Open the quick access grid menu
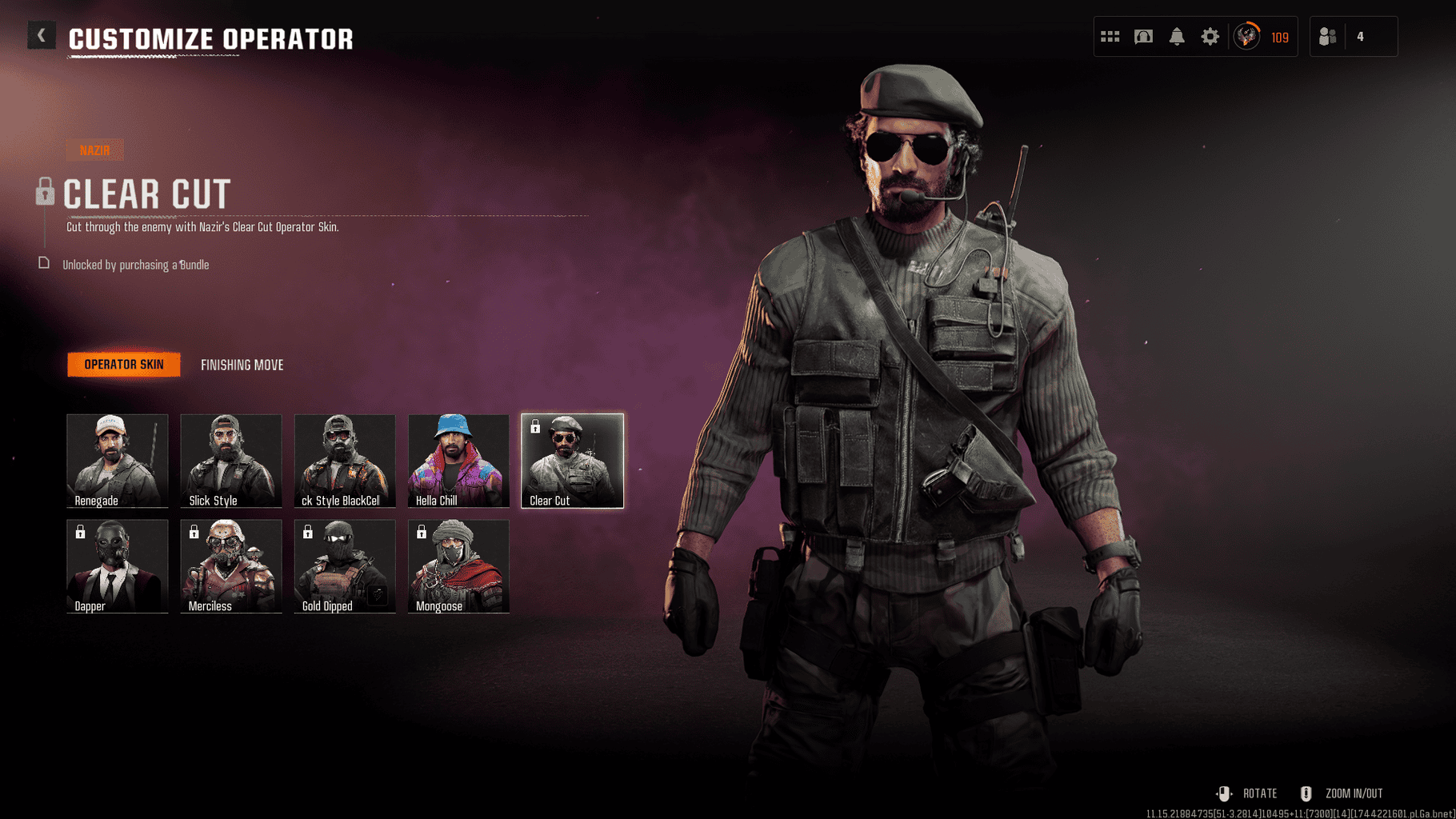1456x819 pixels. (x=1110, y=36)
